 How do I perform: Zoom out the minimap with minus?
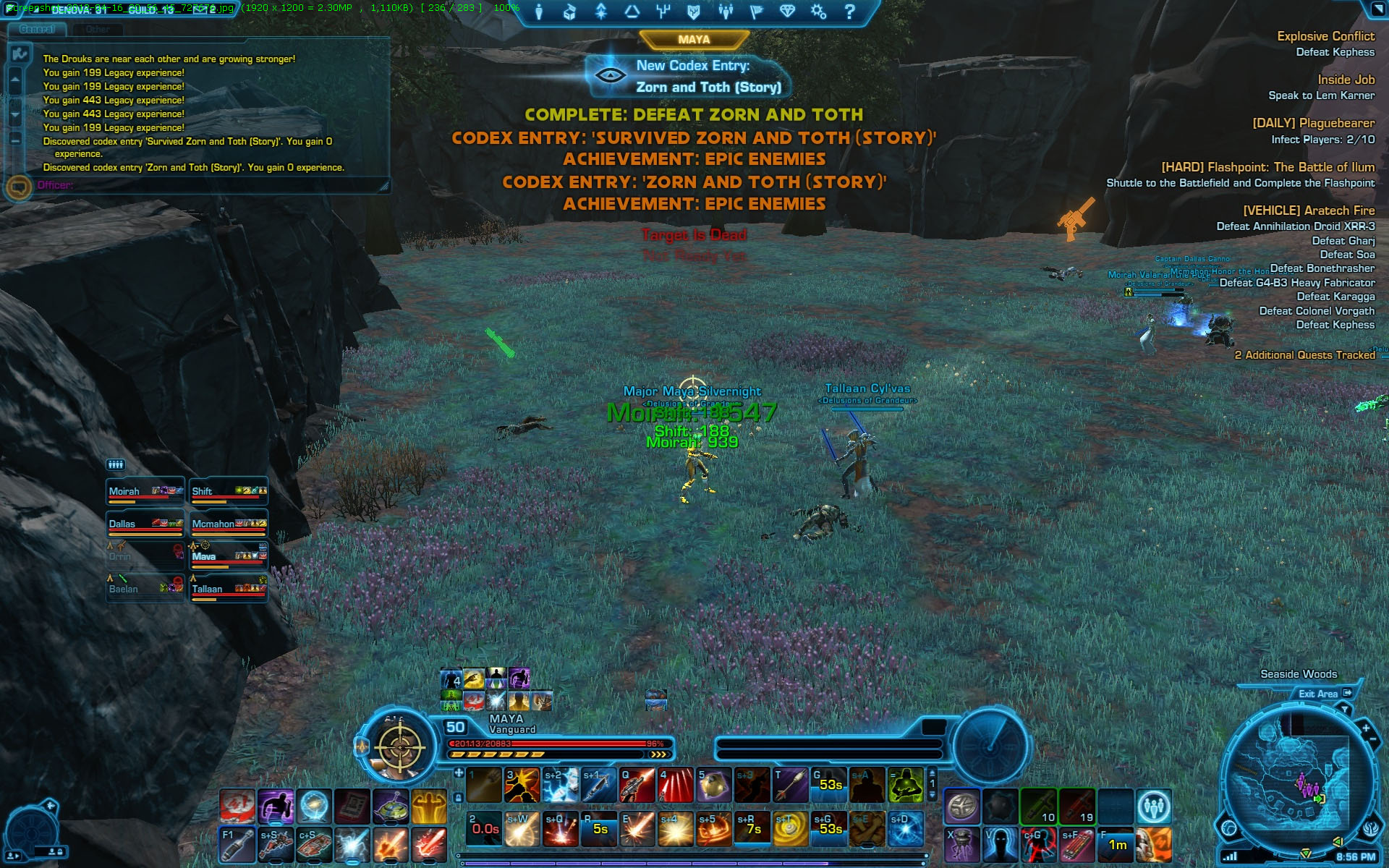click(x=1373, y=740)
